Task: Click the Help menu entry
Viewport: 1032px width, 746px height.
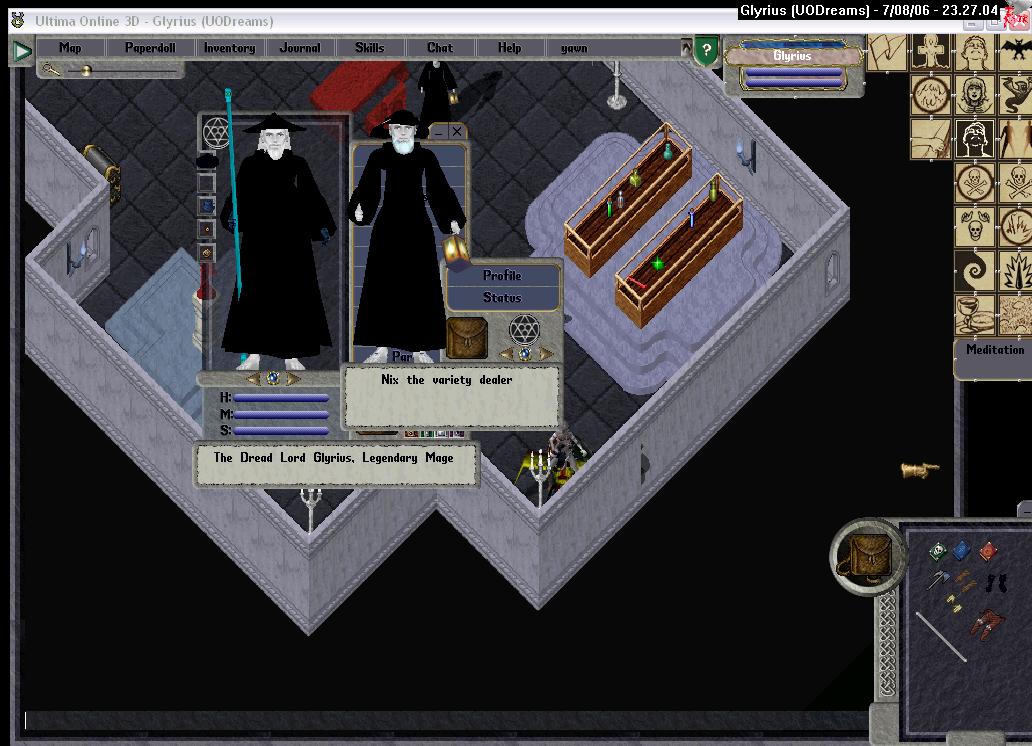Action: (x=510, y=48)
